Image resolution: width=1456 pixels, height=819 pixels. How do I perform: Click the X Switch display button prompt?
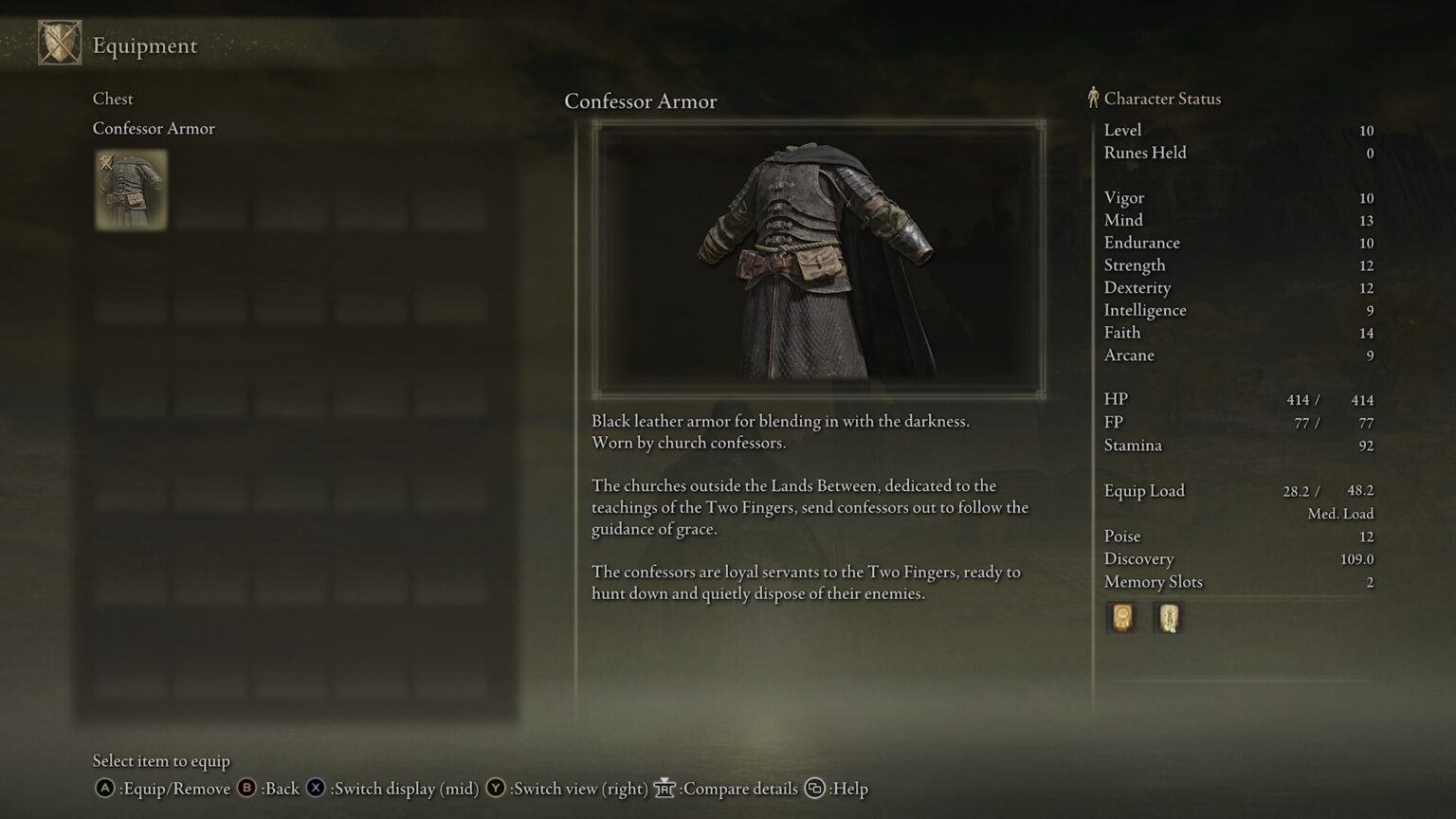point(314,788)
